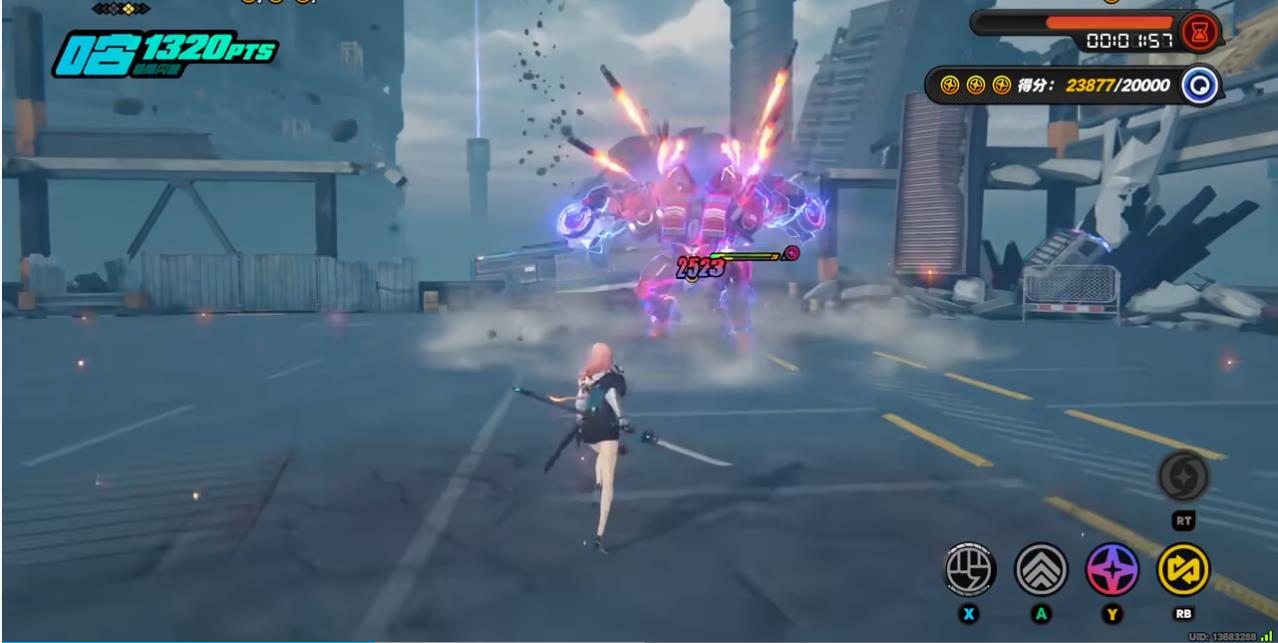Click the blue spiral icon beside the score
This screenshot has height=643, width=1278.
click(1199, 86)
